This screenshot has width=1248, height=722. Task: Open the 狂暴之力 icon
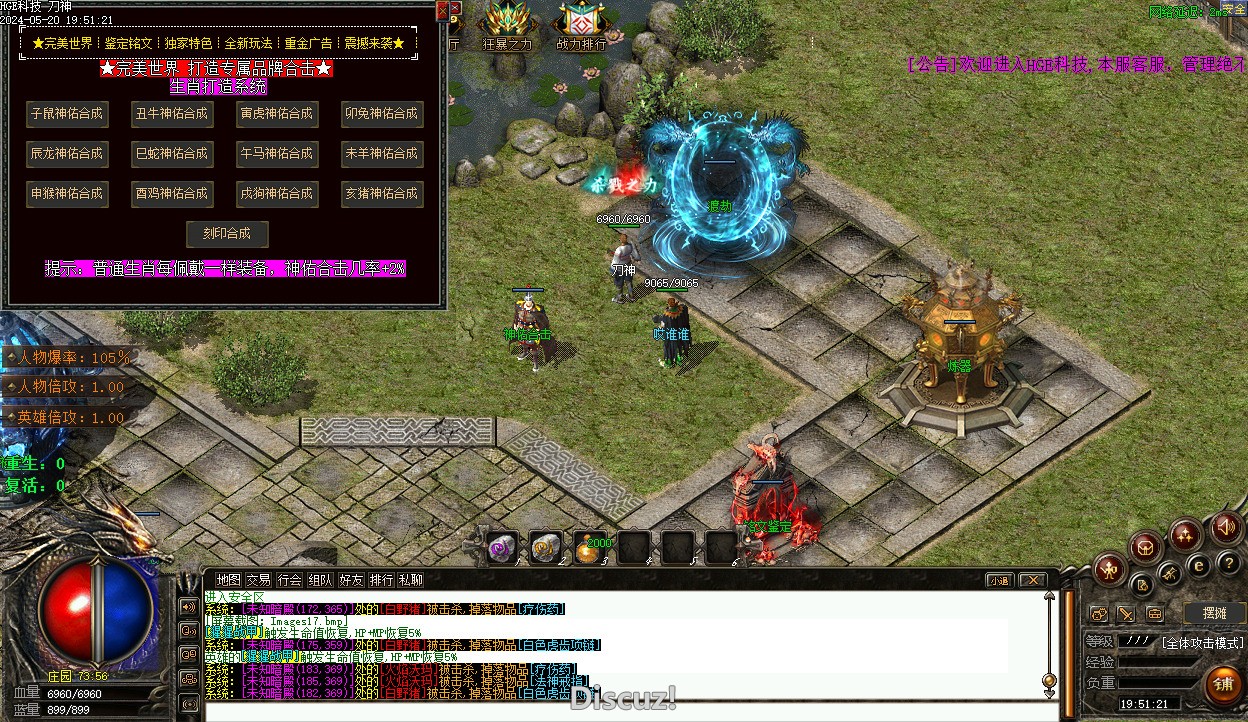tap(508, 26)
